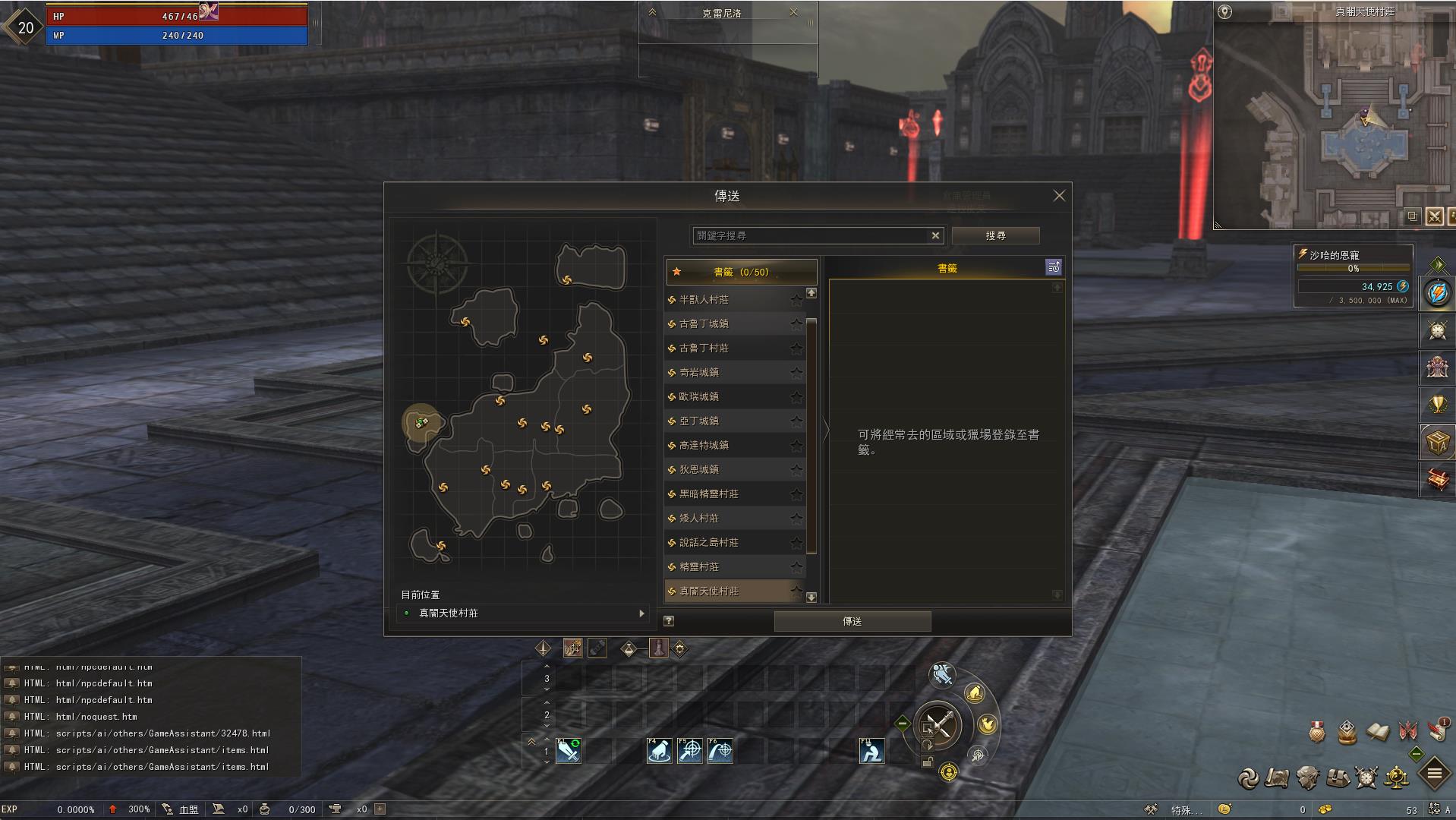Screen dimensions: 1456x820
Task: Close the 克雷尼洛 target window
Action: coord(793,12)
